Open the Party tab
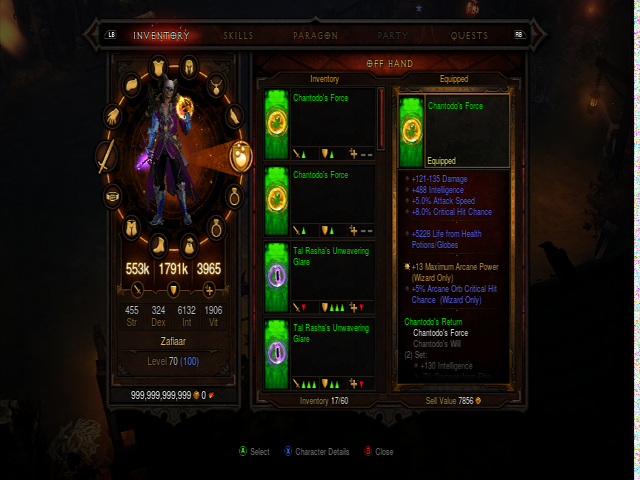This screenshot has width=640, height=480. click(394, 35)
